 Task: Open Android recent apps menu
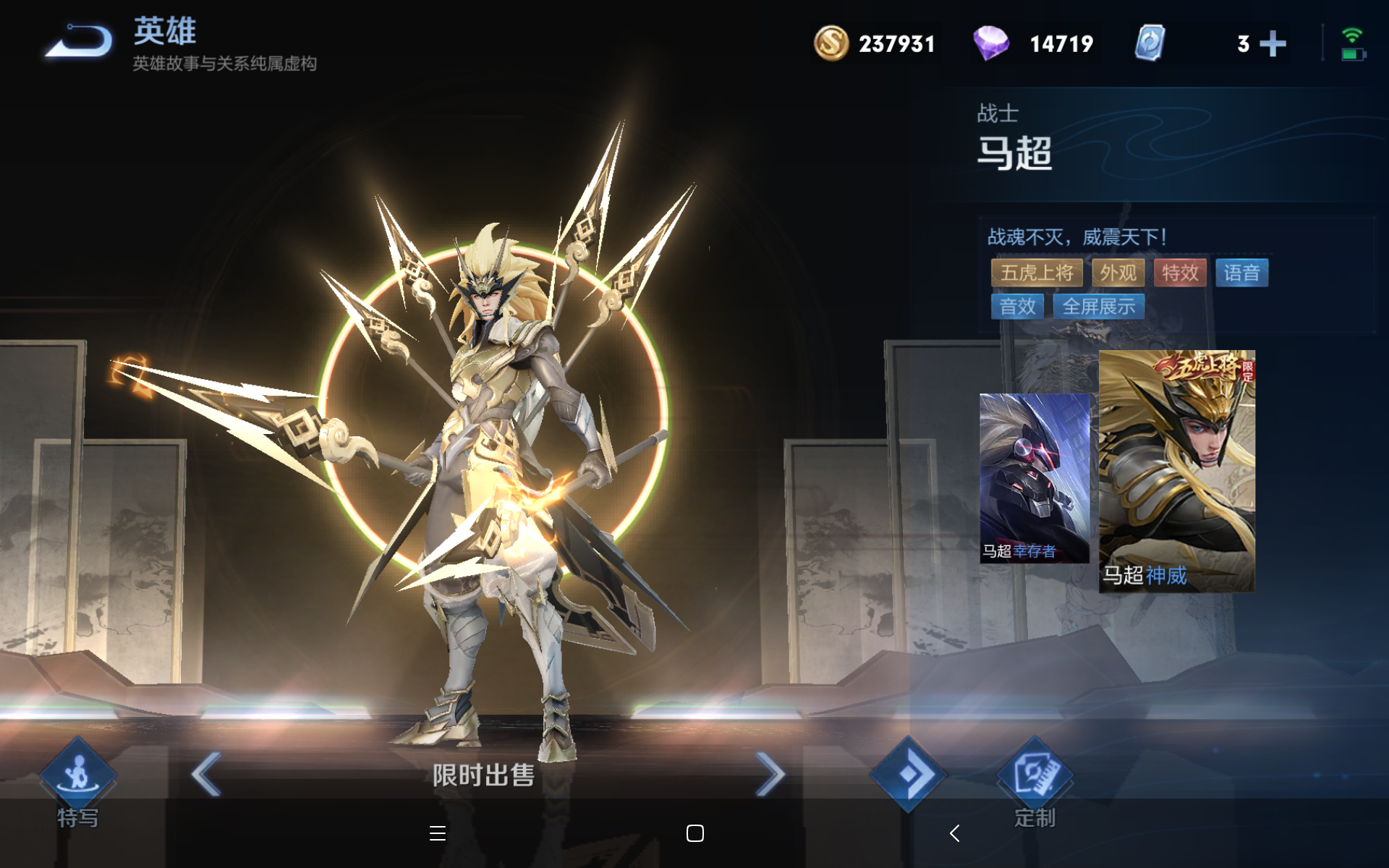(x=437, y=833)
